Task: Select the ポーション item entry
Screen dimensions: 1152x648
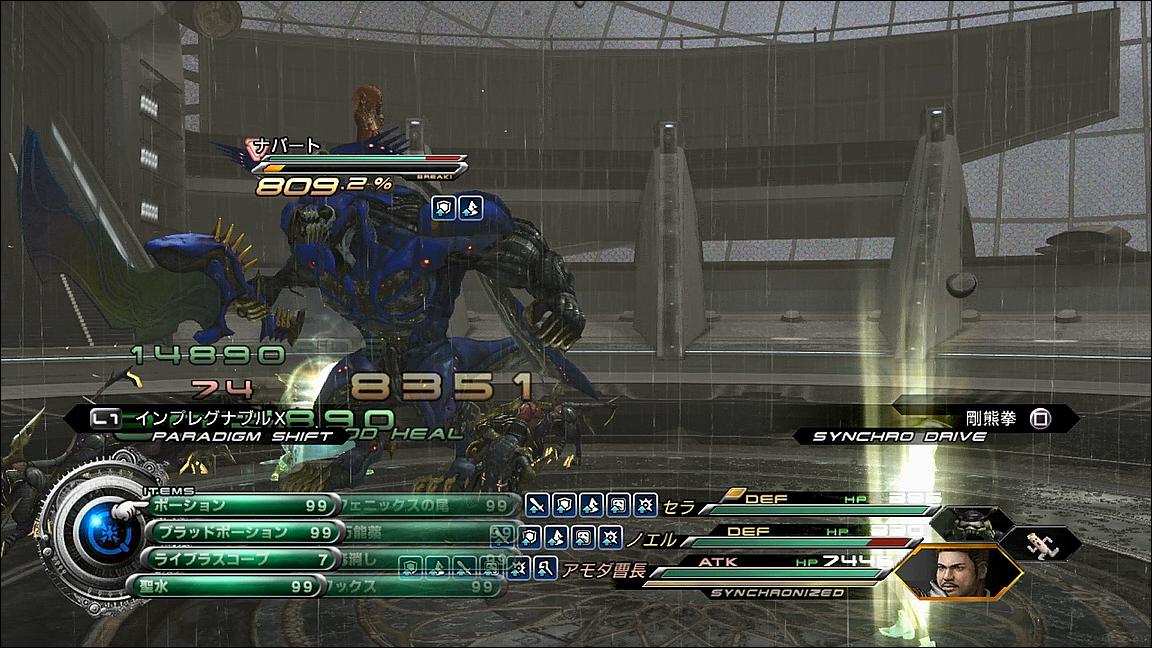Action: point(235,506)
